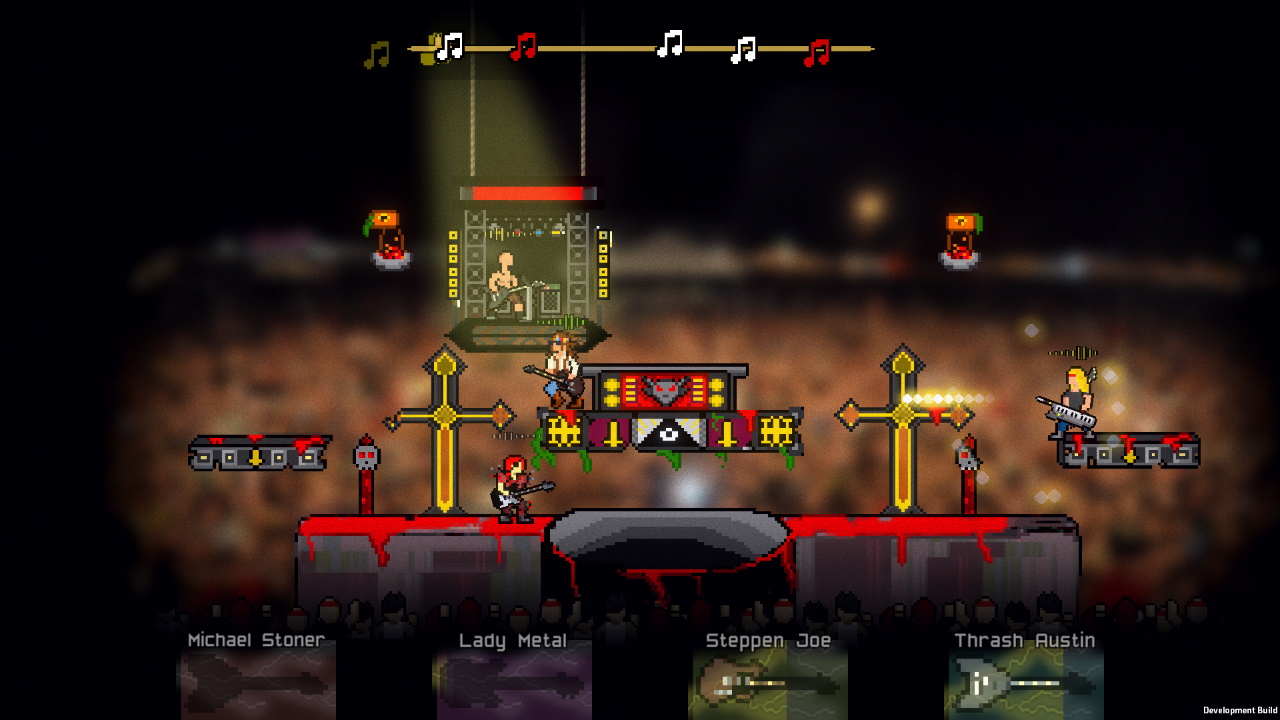Click the skull icon on the right stage post
Image resolution: width=1280 pixels, height=720 pixels.
[x=968, y=457]
